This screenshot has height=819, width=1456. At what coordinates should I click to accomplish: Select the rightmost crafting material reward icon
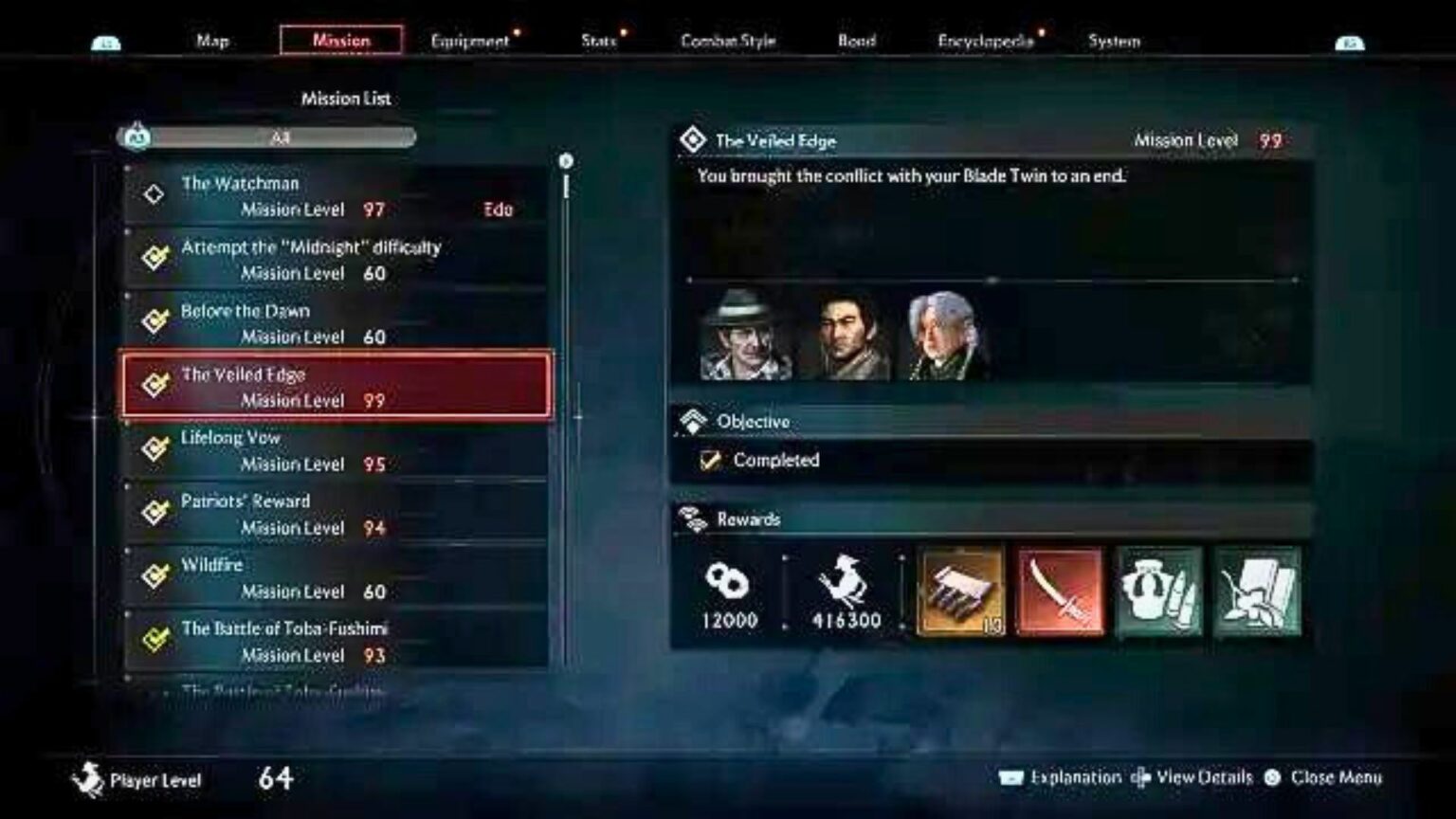point(1256,592)
